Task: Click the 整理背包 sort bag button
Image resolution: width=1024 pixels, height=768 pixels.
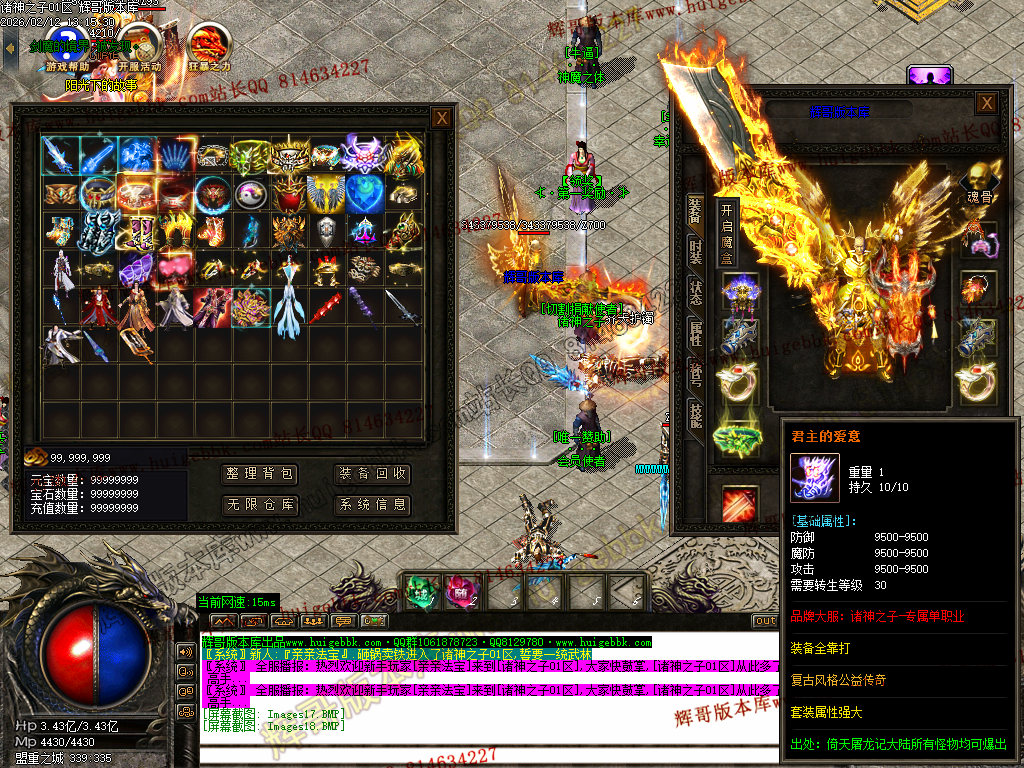Action: [259, 474]
